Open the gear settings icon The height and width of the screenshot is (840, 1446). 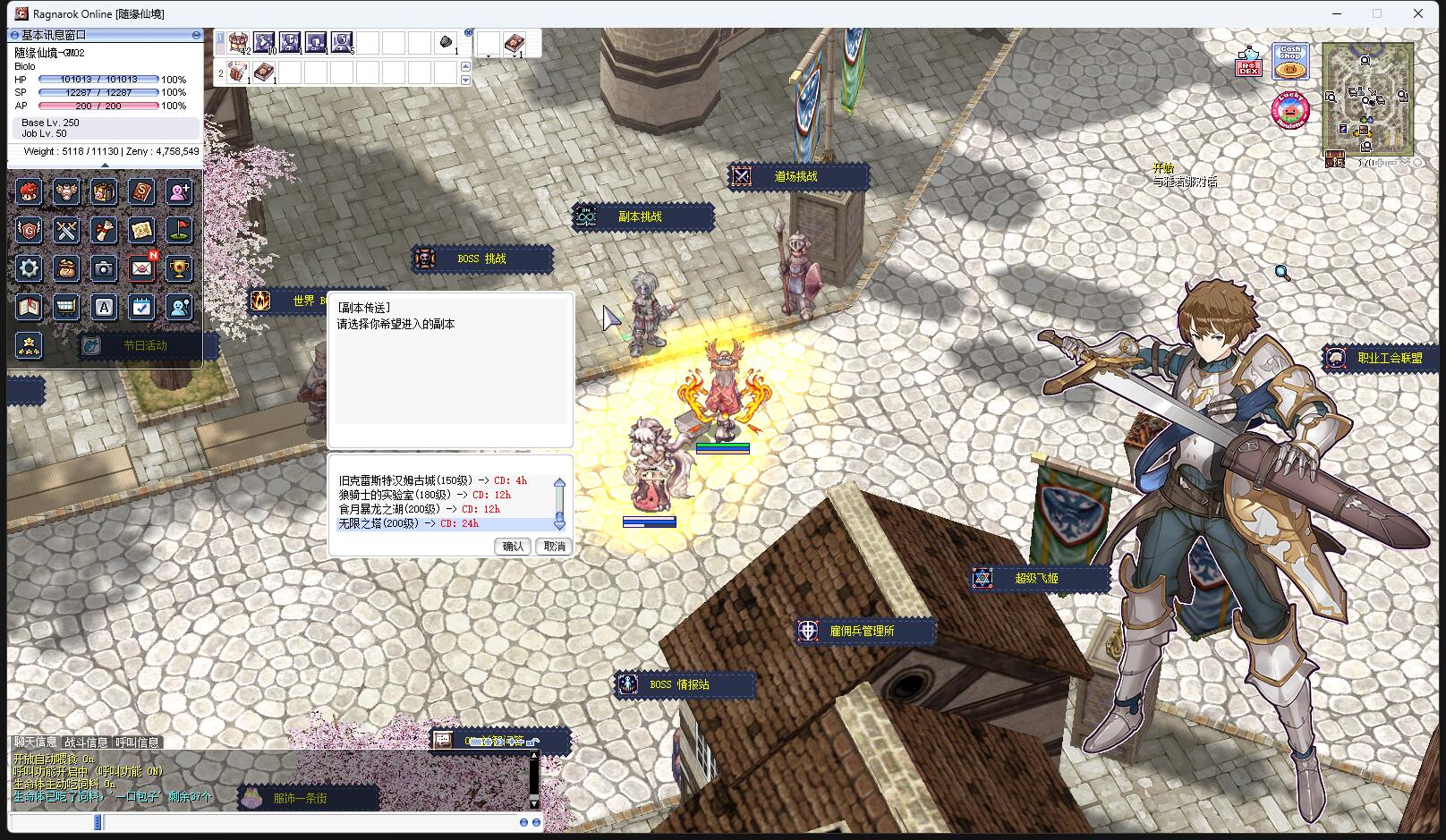pos(29,268)
